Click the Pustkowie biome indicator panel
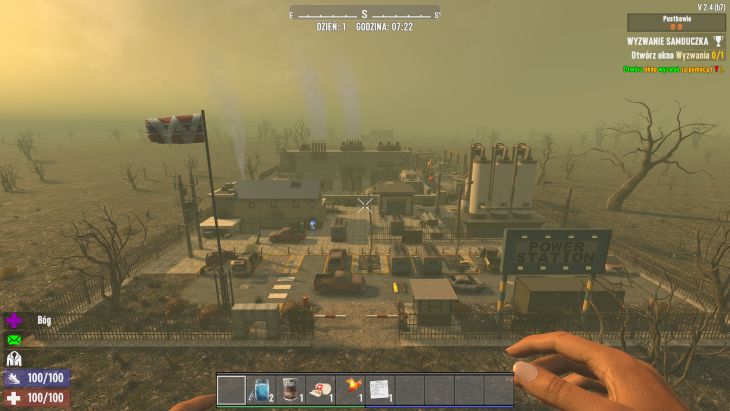 (676, 22)
